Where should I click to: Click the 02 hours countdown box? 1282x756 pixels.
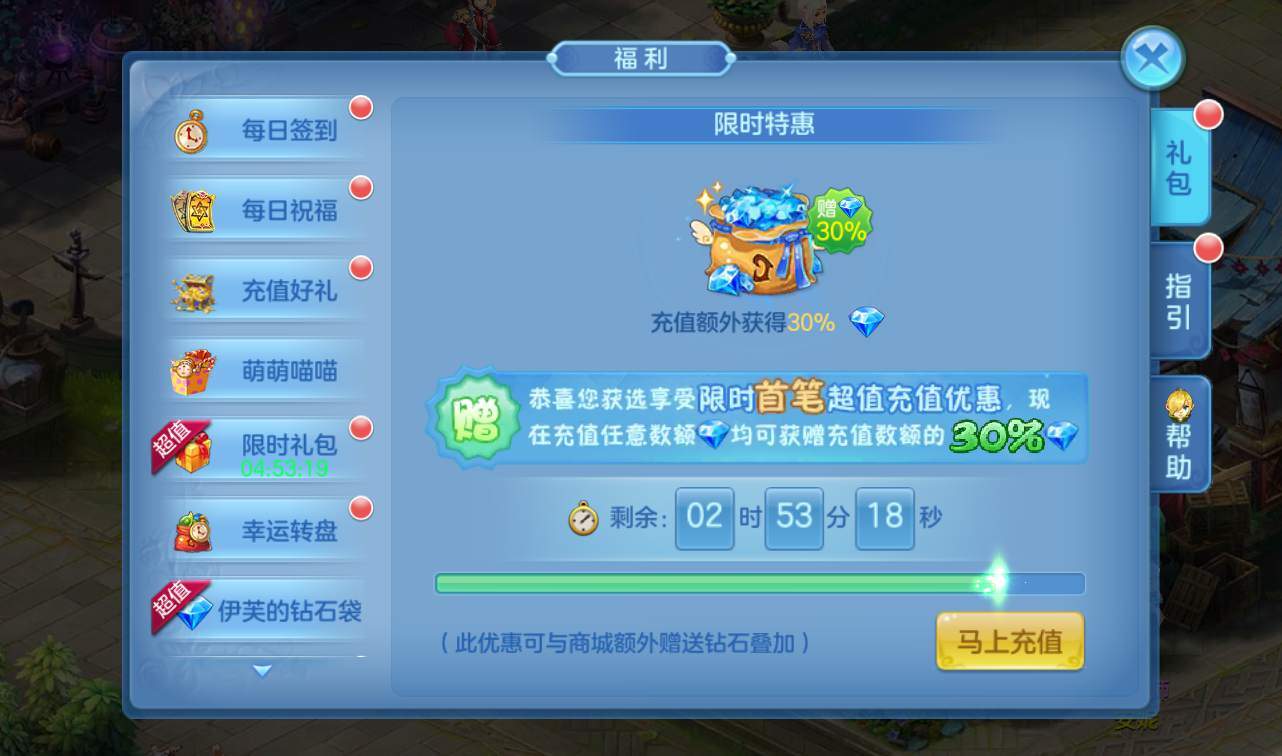pyautogui.click(x=705, y=517)
